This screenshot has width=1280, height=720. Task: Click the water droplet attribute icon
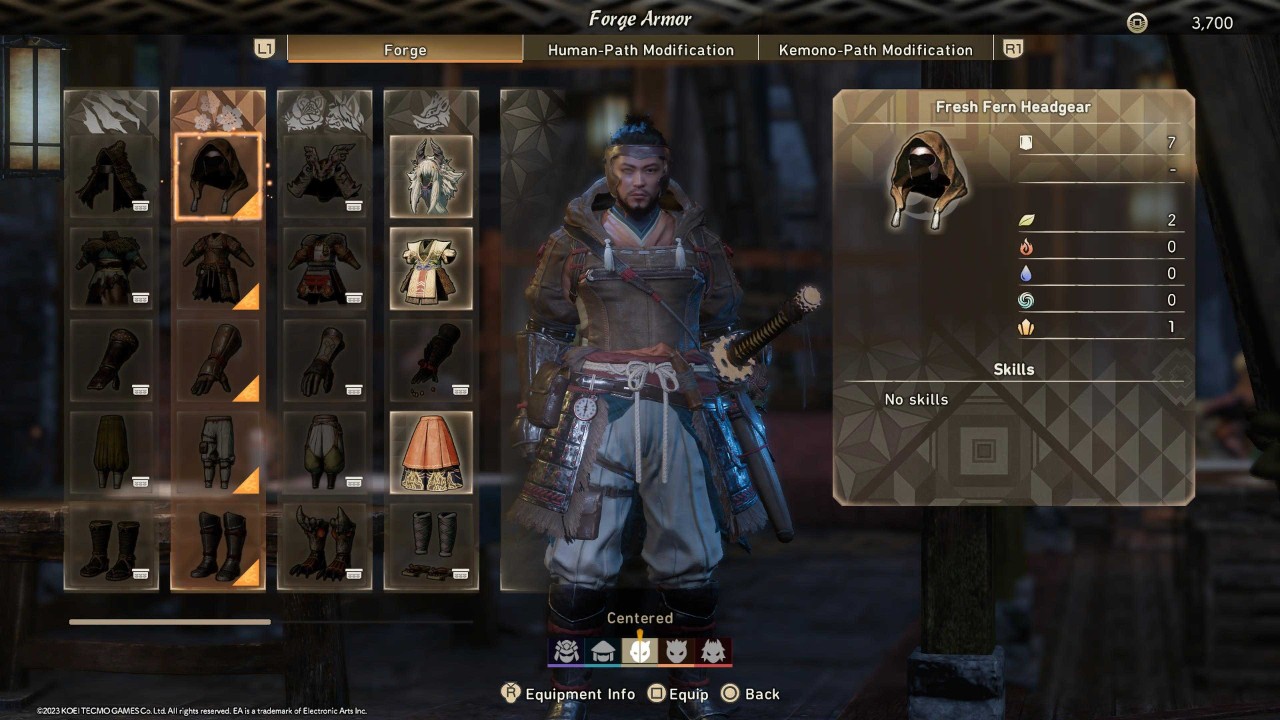click(x=1025, y=273)
